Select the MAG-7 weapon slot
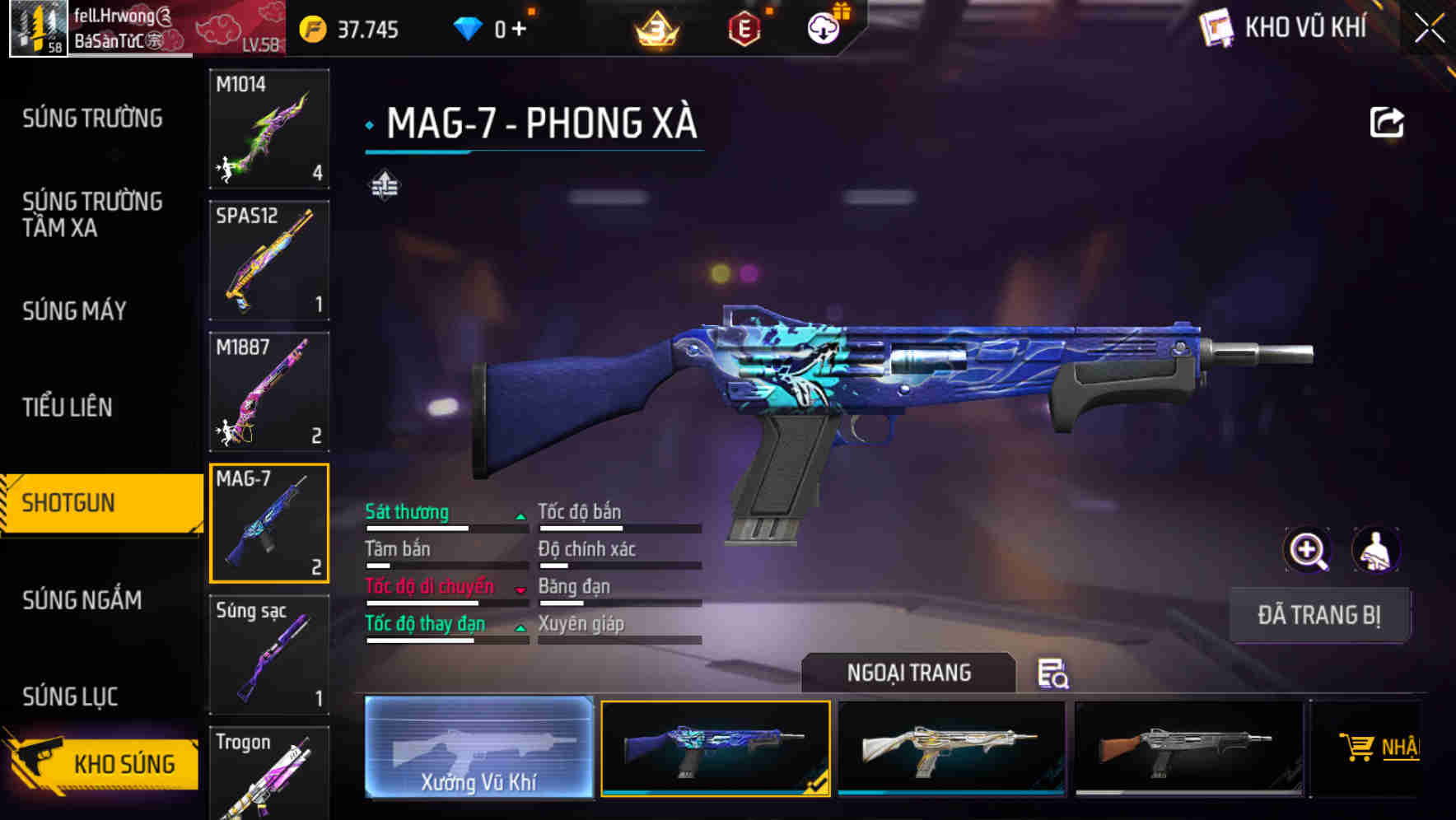Image resolution: width=1456 pixels, height=820 pixels. tap(268, 523)
